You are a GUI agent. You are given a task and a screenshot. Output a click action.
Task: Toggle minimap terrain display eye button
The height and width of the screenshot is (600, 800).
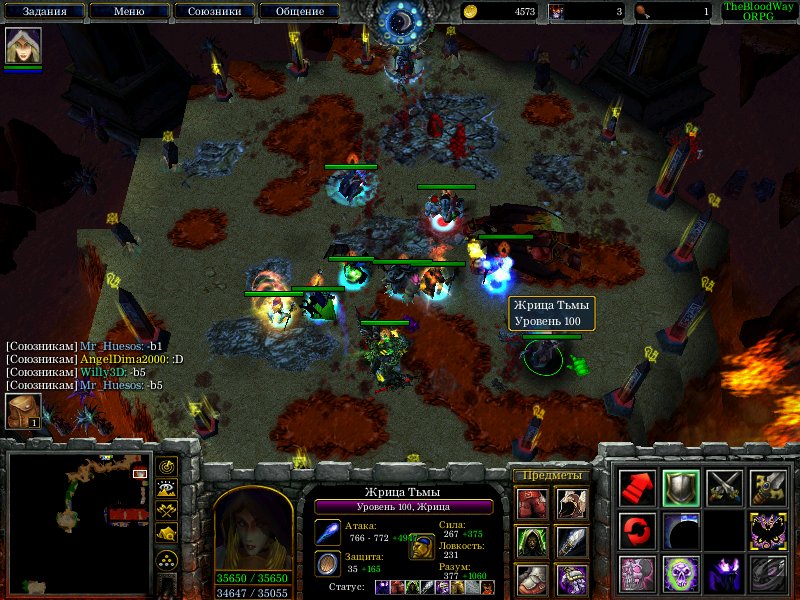pos(167,489)
